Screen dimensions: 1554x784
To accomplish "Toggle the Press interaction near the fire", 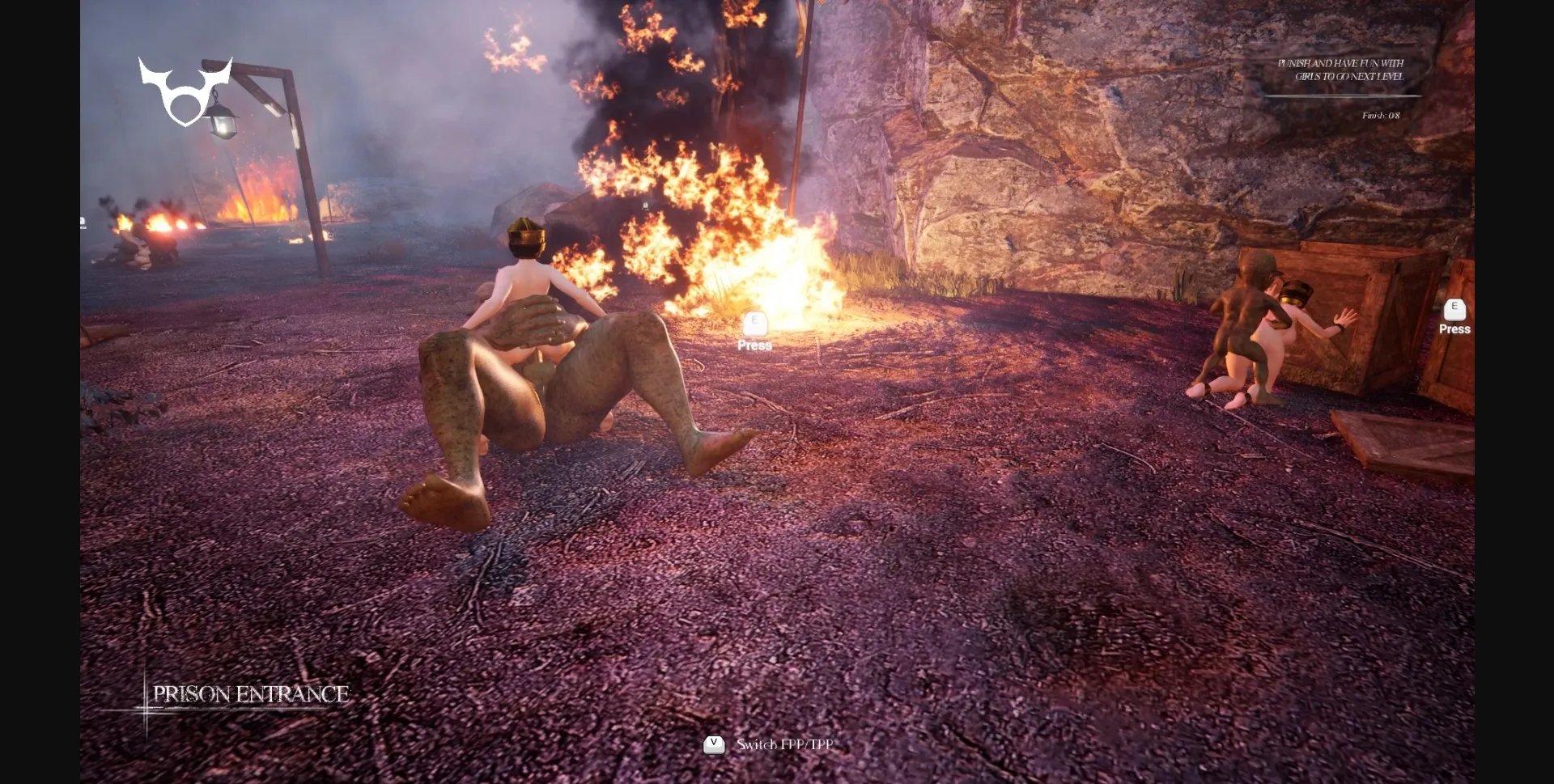I will pyautogui.click(x=754, y=345).
